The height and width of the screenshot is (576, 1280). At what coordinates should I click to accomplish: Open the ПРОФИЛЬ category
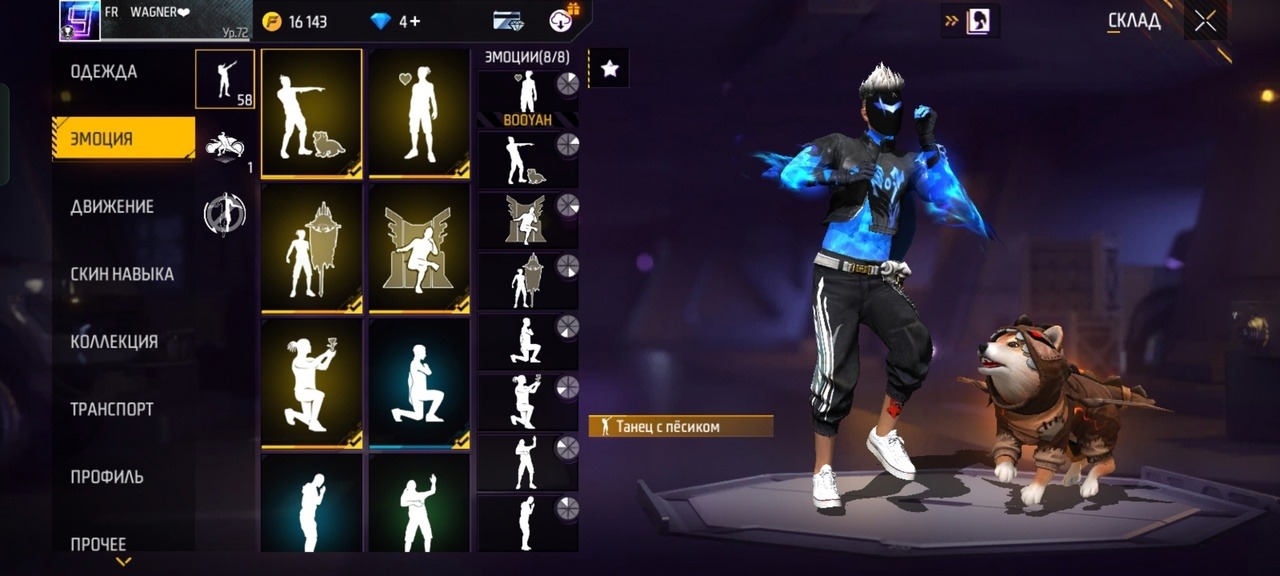click(107, 477)
